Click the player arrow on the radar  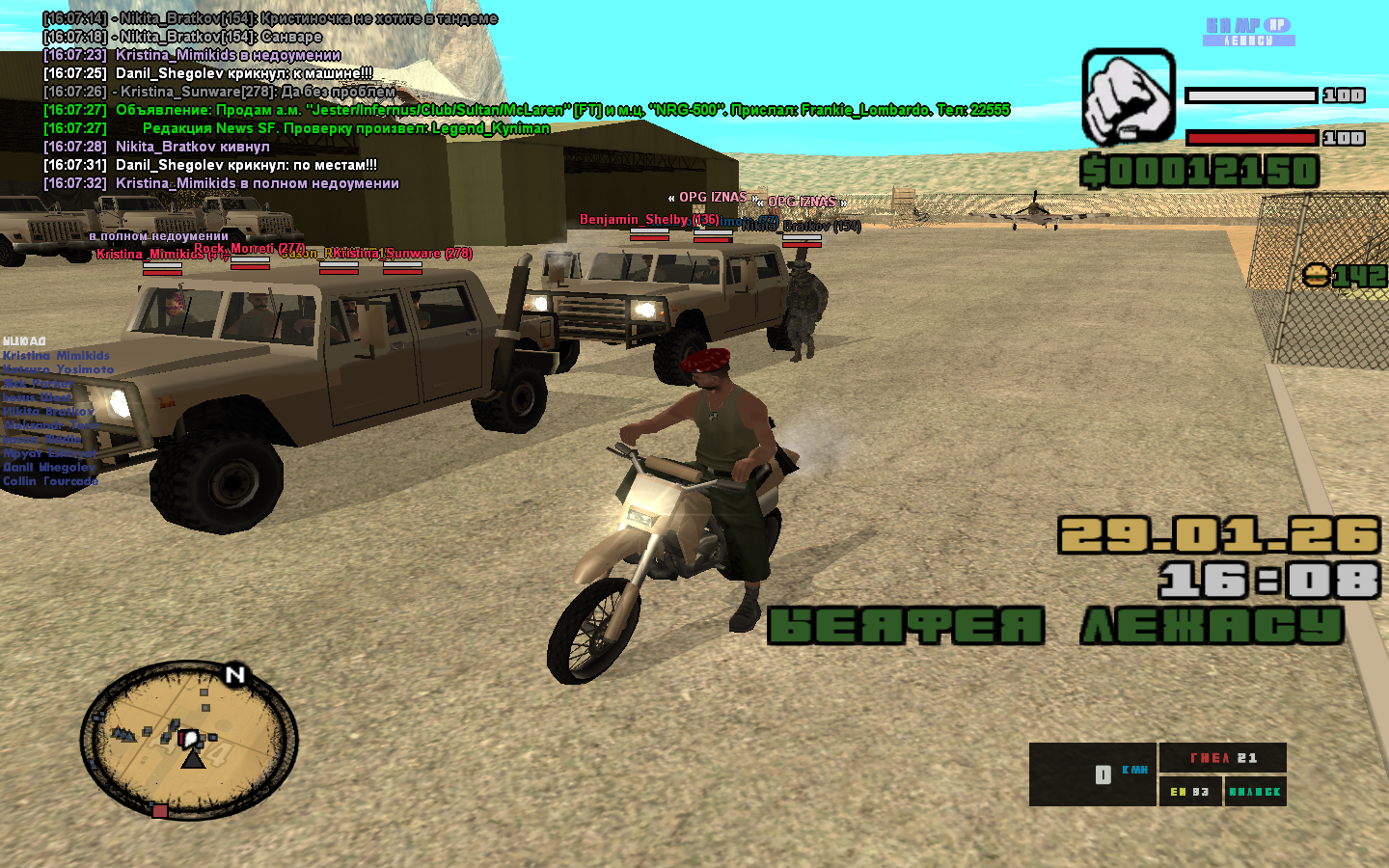194,758
